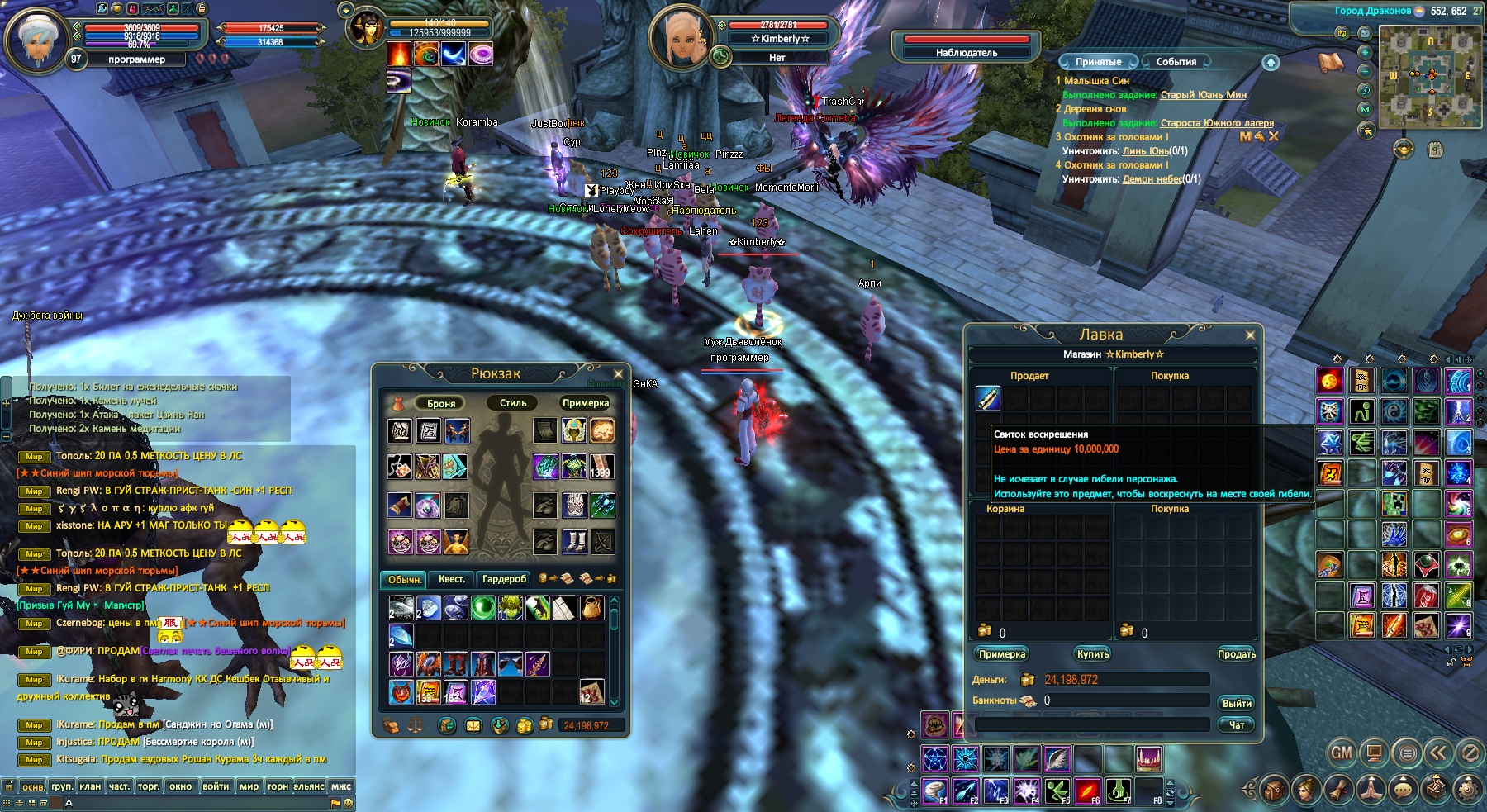
Task: Click the Купить buy button
Action: point(1092,654)
